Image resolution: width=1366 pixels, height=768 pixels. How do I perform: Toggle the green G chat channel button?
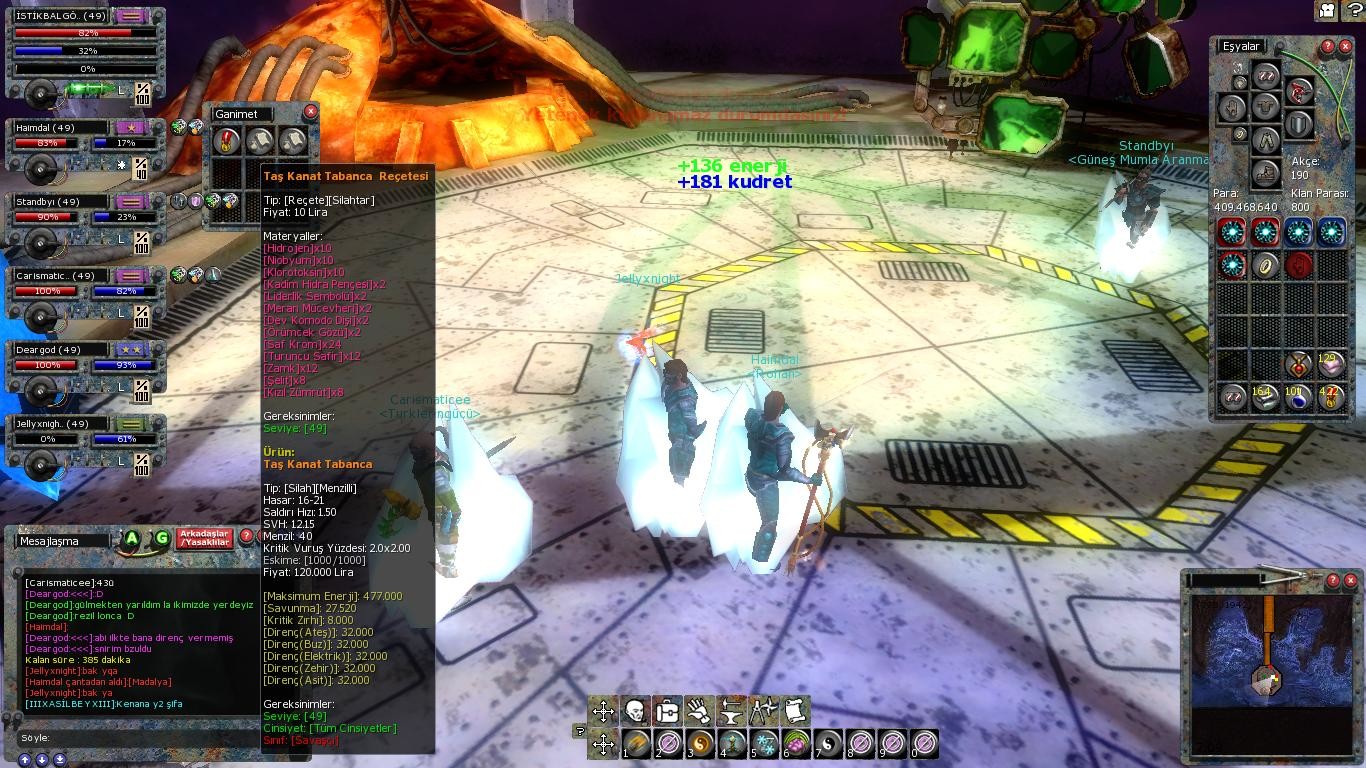point(161,539)
